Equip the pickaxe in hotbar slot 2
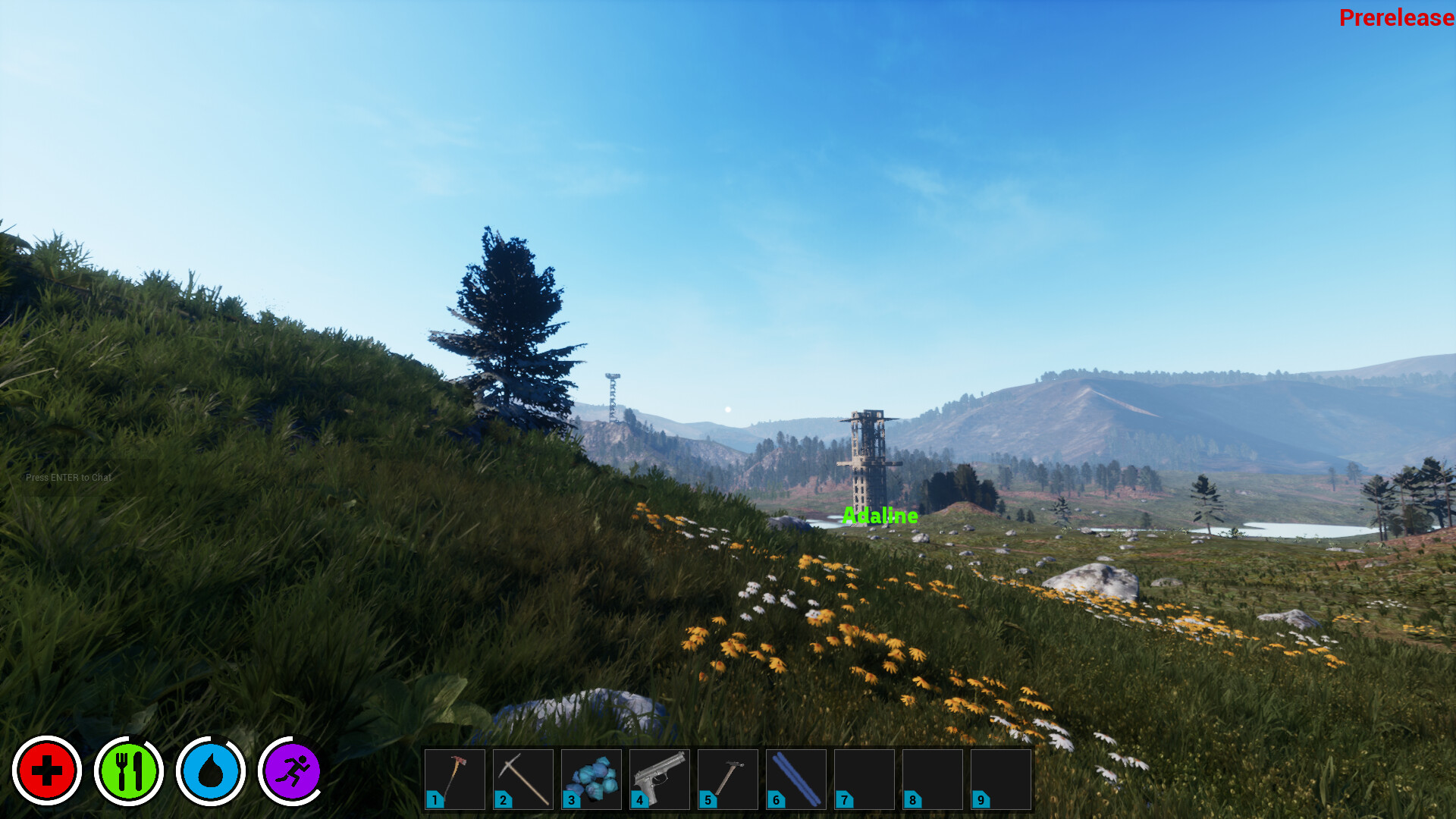Image resolution: width=1456 pixels, height=819 pixels. pos(522,779)
